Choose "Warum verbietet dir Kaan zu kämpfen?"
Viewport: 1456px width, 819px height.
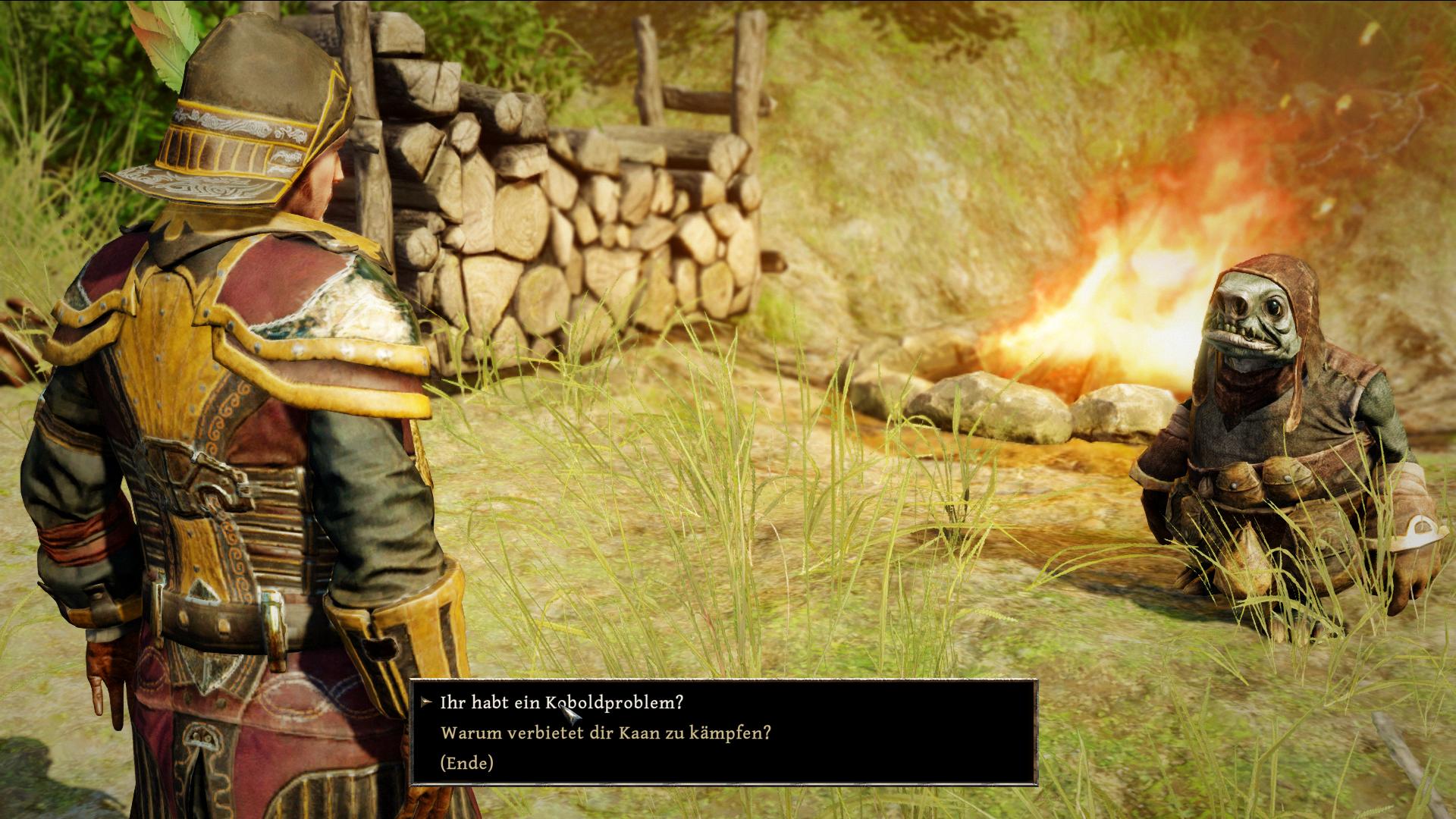click(605, 733)
